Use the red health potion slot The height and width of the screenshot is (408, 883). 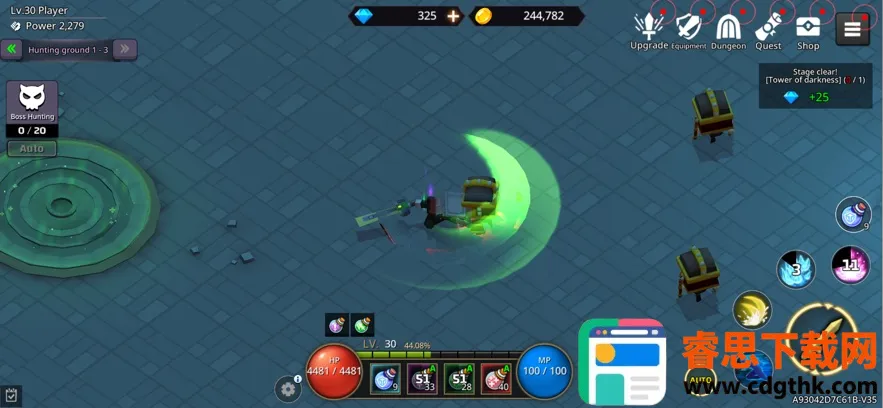[x=496, y=378]
